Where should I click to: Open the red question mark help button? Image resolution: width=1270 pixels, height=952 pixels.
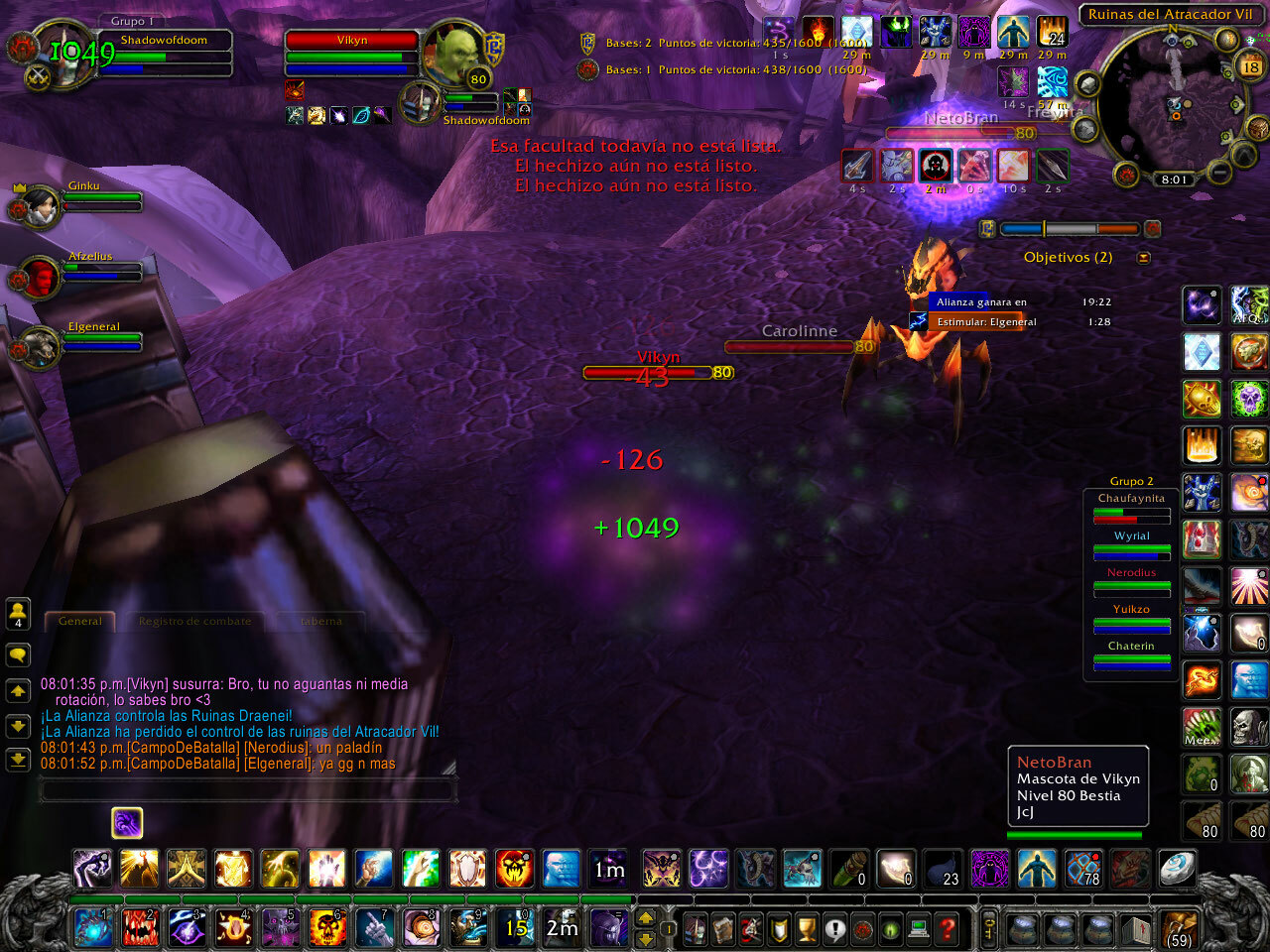pyautogui.click(x=948, y=930)
